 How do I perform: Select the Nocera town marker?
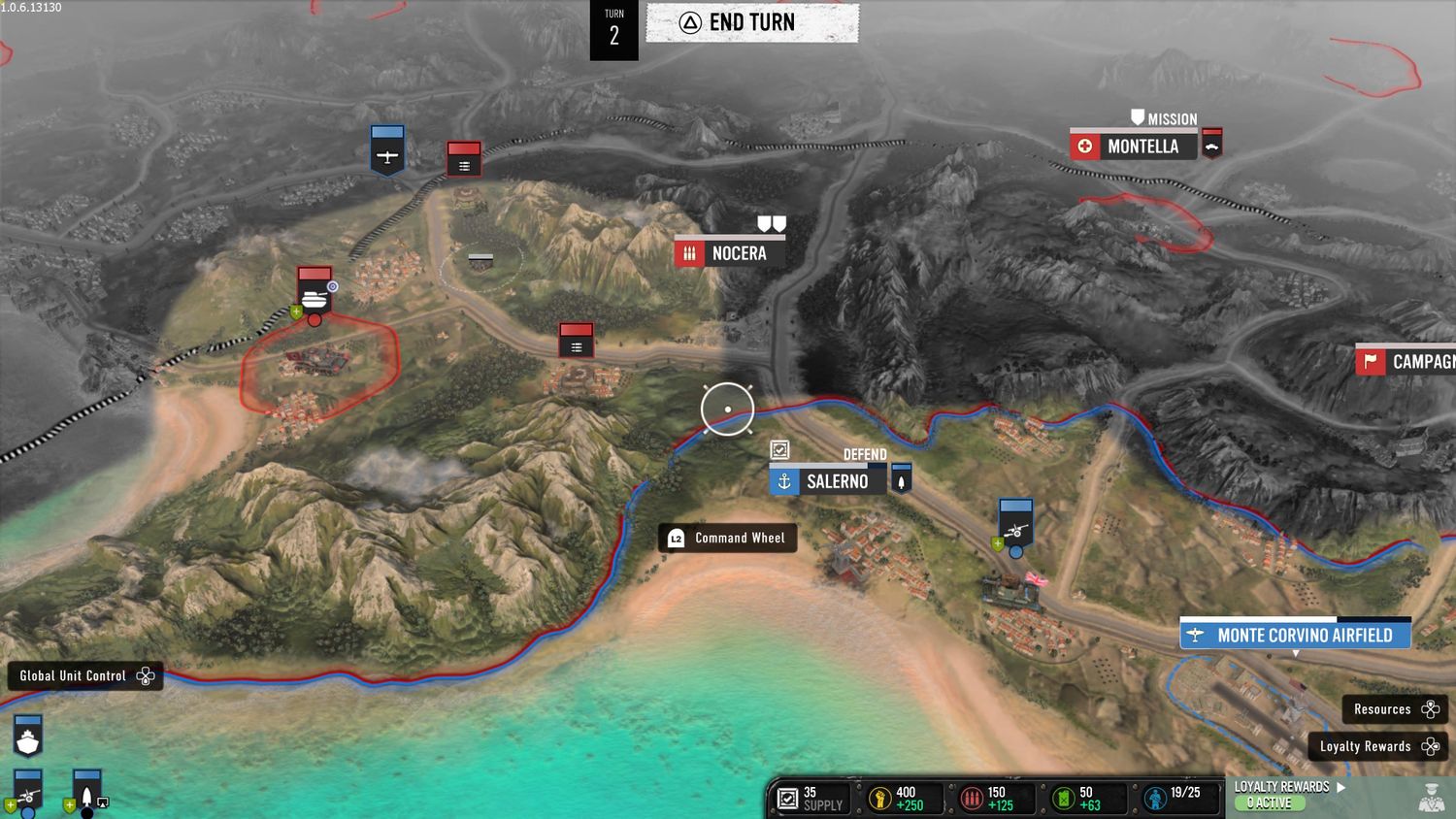click(x=729, y=253)
